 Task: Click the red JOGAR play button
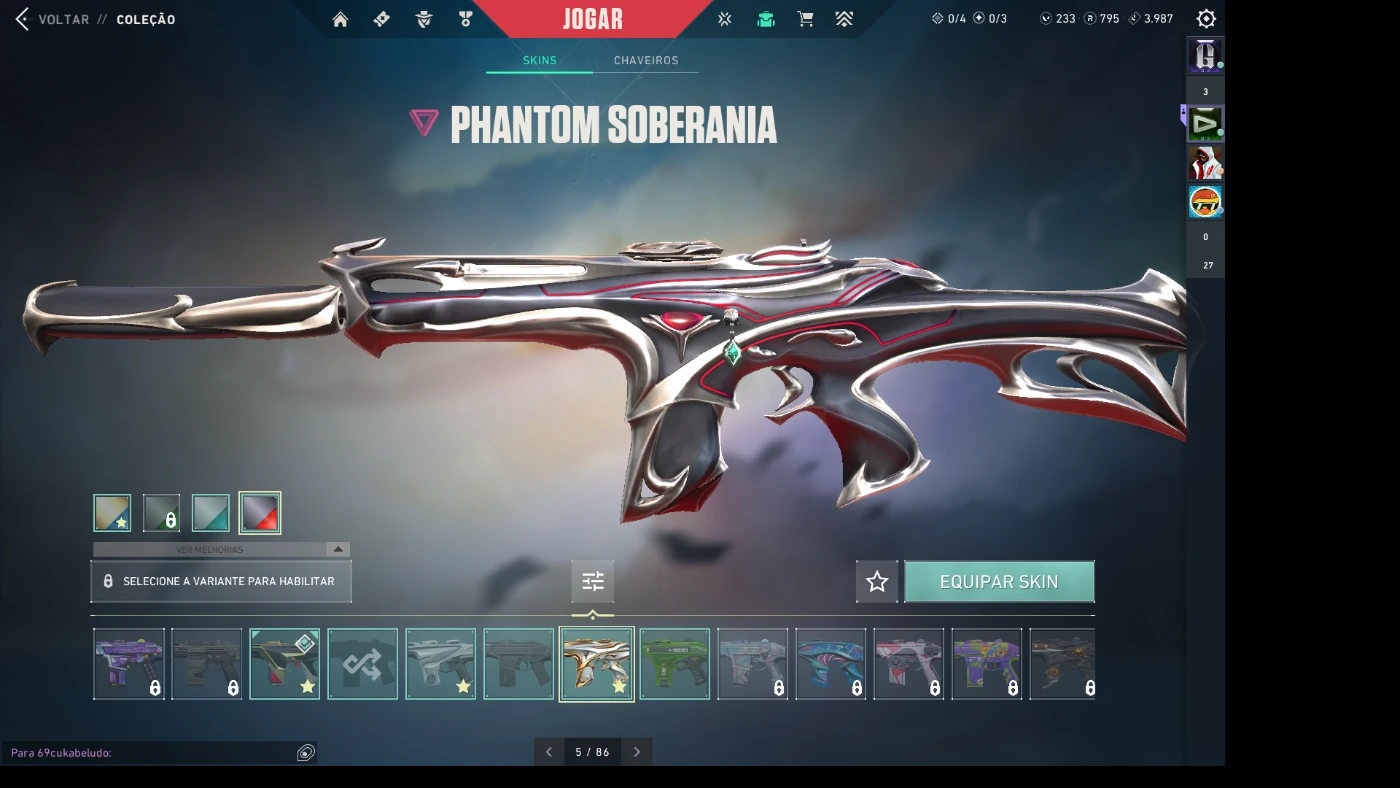[593, 19]
